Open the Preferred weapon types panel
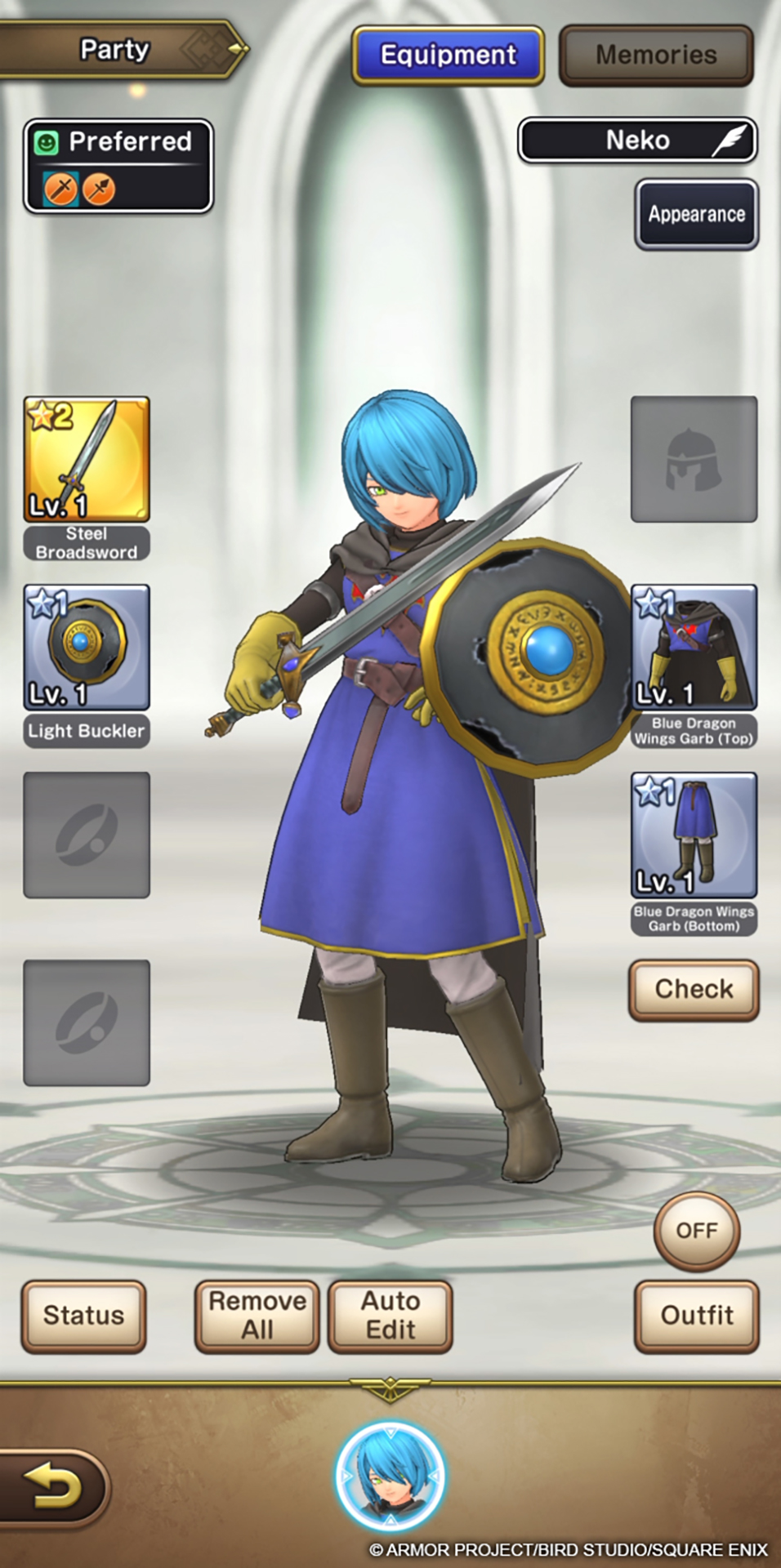The width and height of the screenshot is (781, 1568). (118, 166)
